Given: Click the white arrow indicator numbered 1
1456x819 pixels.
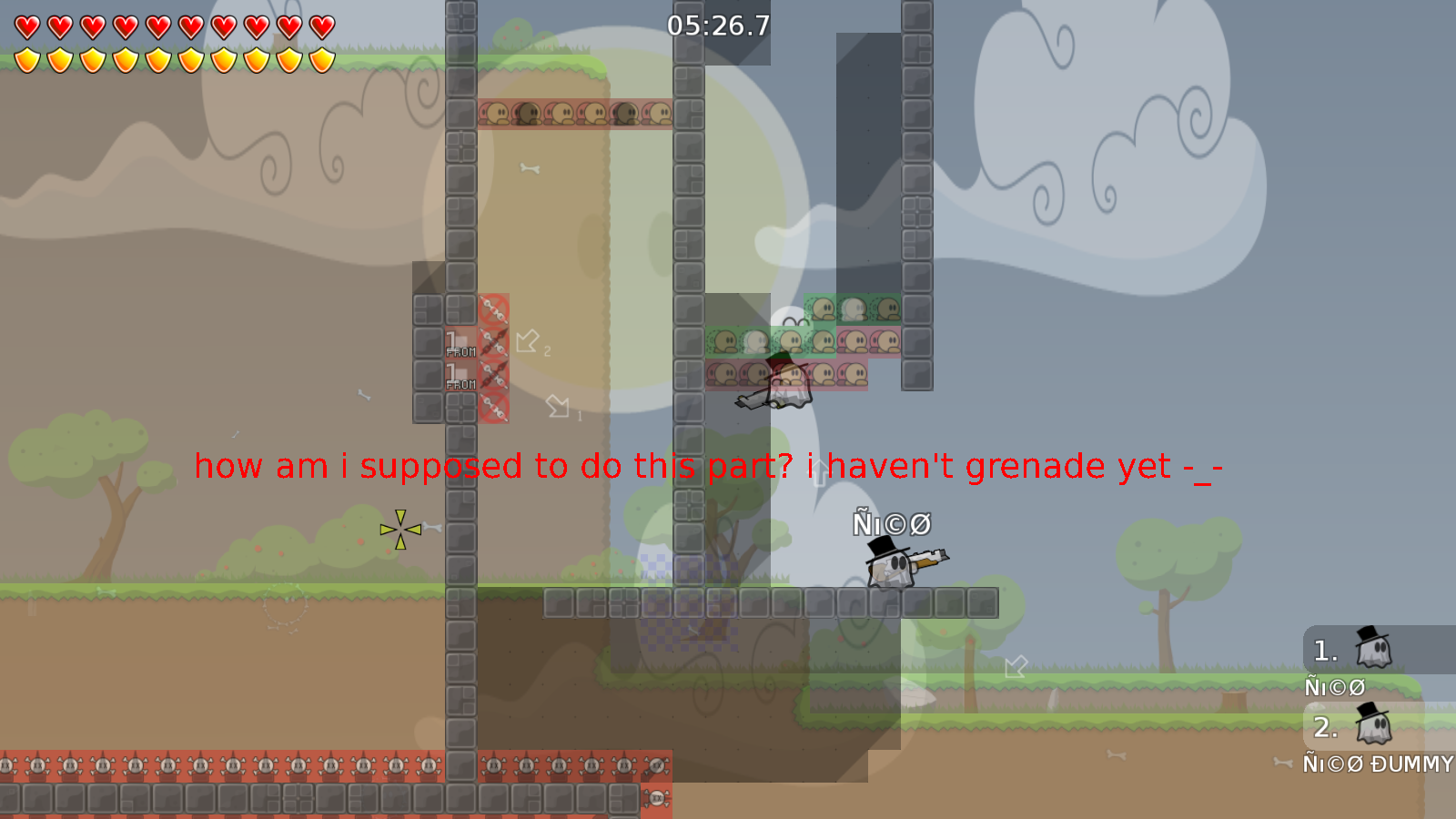Looking at the screenshot, I should [x=559, y=407].
